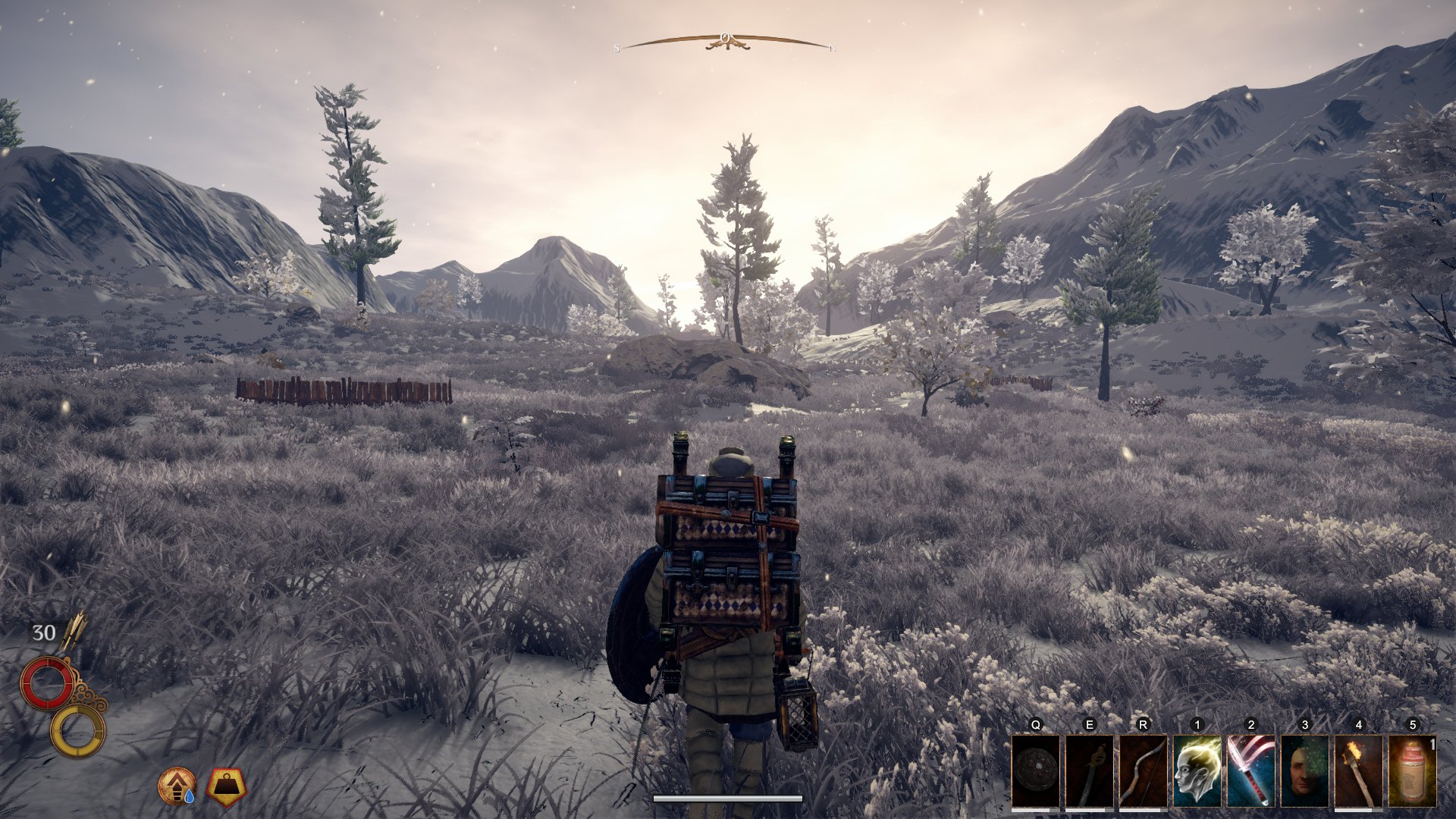Open the weight burden status indicator

click(225, 786)
